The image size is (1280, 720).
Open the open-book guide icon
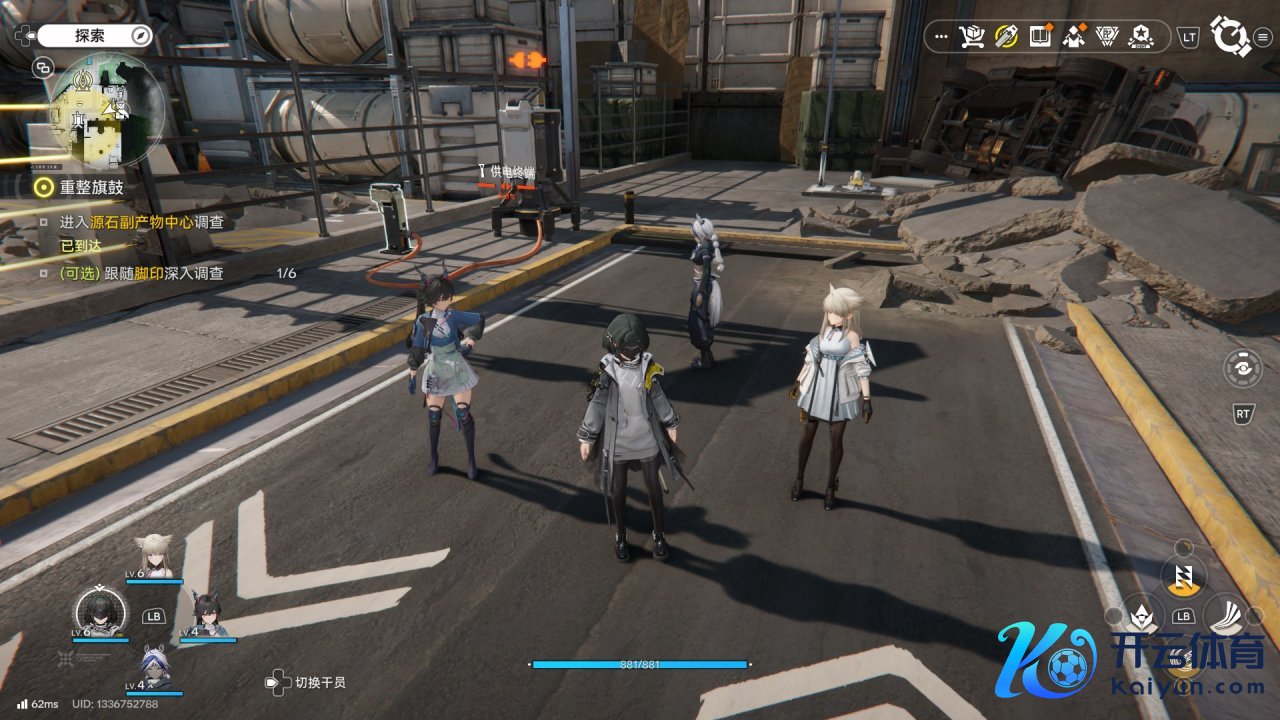click(x=1041, y=38)
